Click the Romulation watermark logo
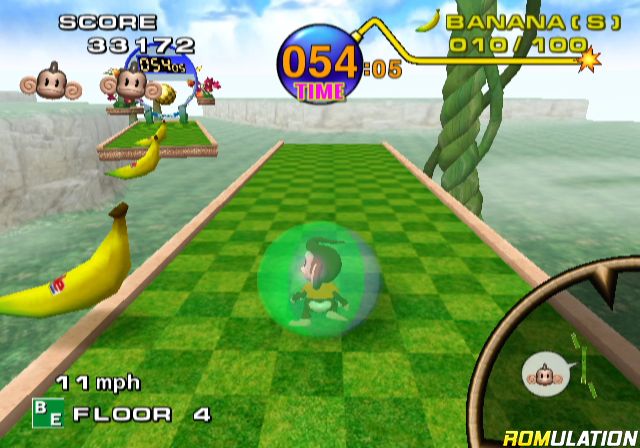This screenshot has height=448, width=640. coord(569,436)
